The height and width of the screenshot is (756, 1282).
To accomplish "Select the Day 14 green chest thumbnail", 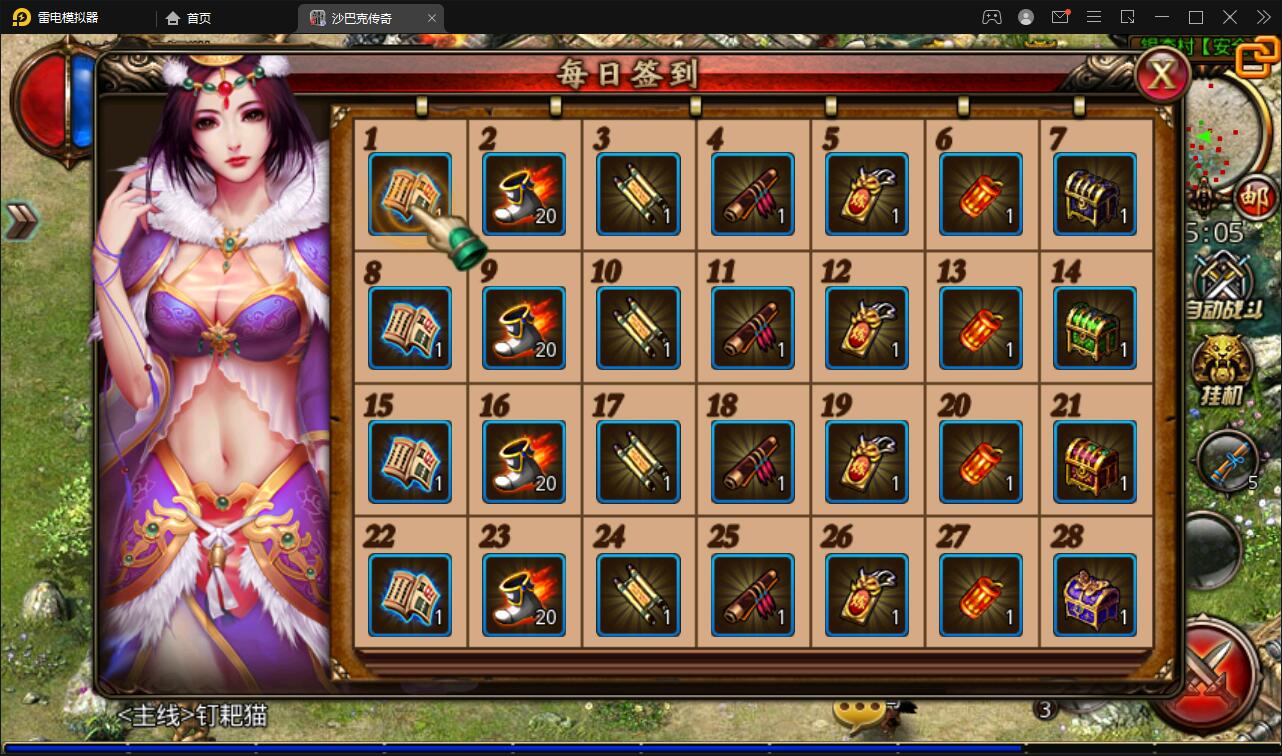I will pyautogui.click(x=1094, y=327).
